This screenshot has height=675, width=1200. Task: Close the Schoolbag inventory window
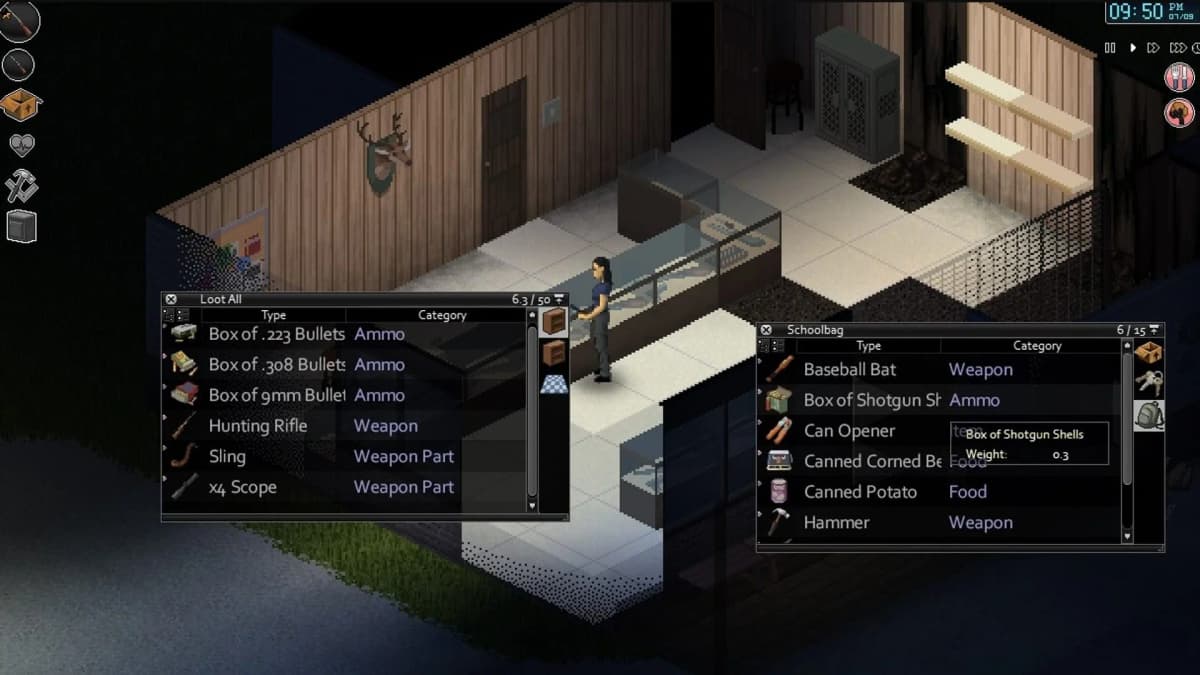coord(766,330)
